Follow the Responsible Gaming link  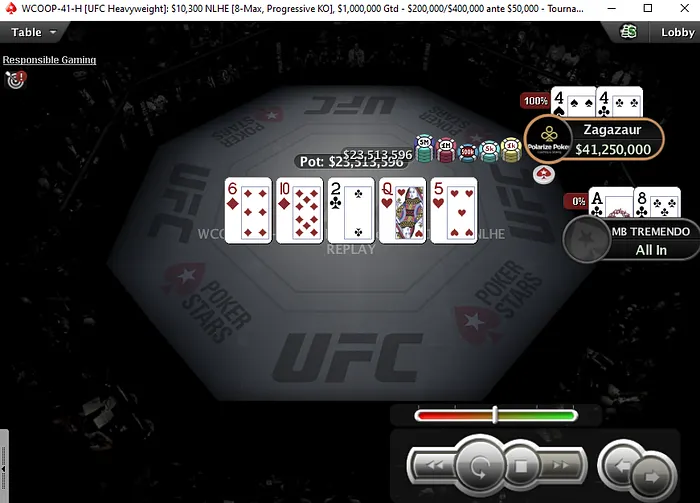pos(49,60)
